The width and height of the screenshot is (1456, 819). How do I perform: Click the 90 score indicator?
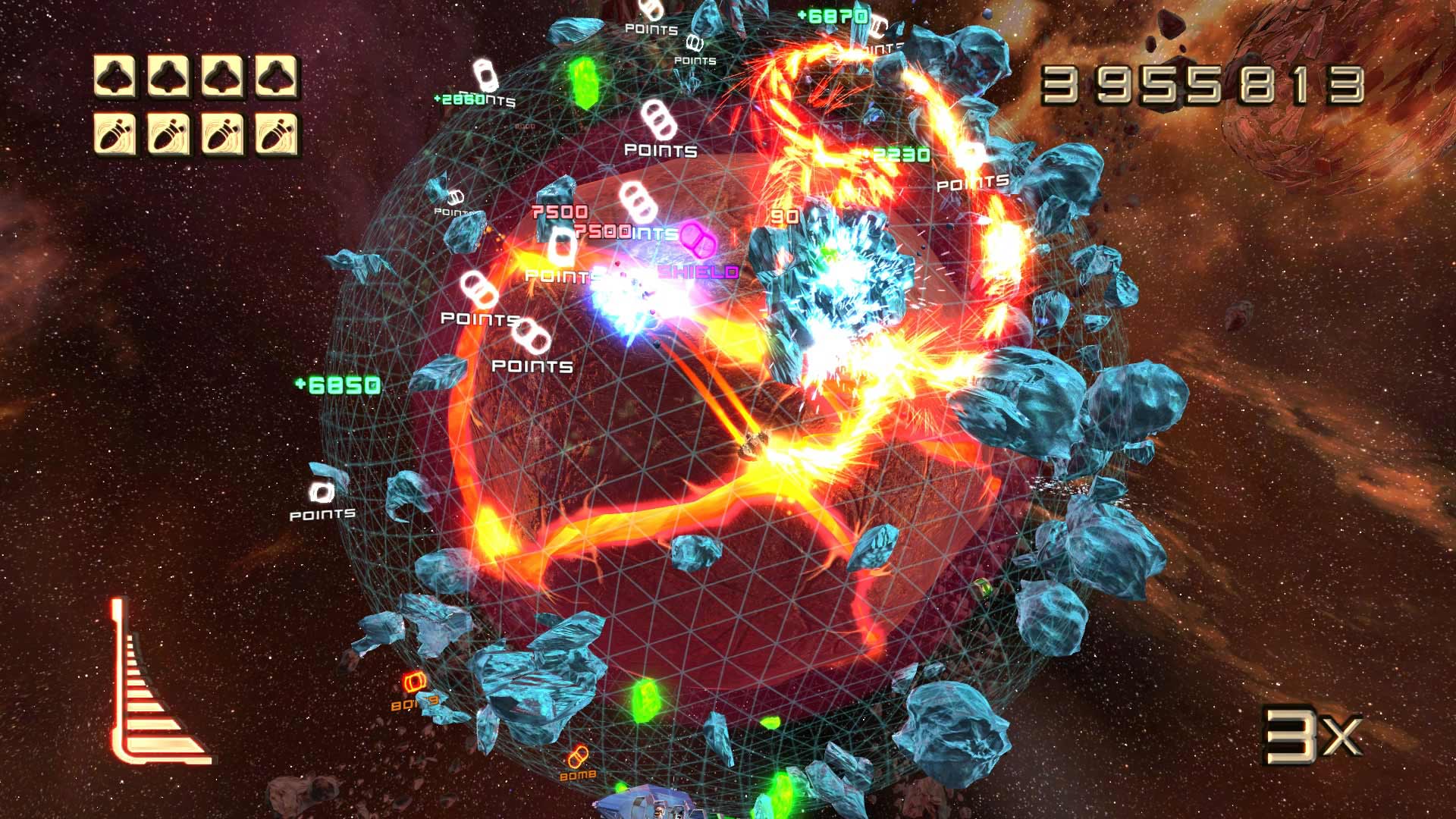tap(786, 215)
